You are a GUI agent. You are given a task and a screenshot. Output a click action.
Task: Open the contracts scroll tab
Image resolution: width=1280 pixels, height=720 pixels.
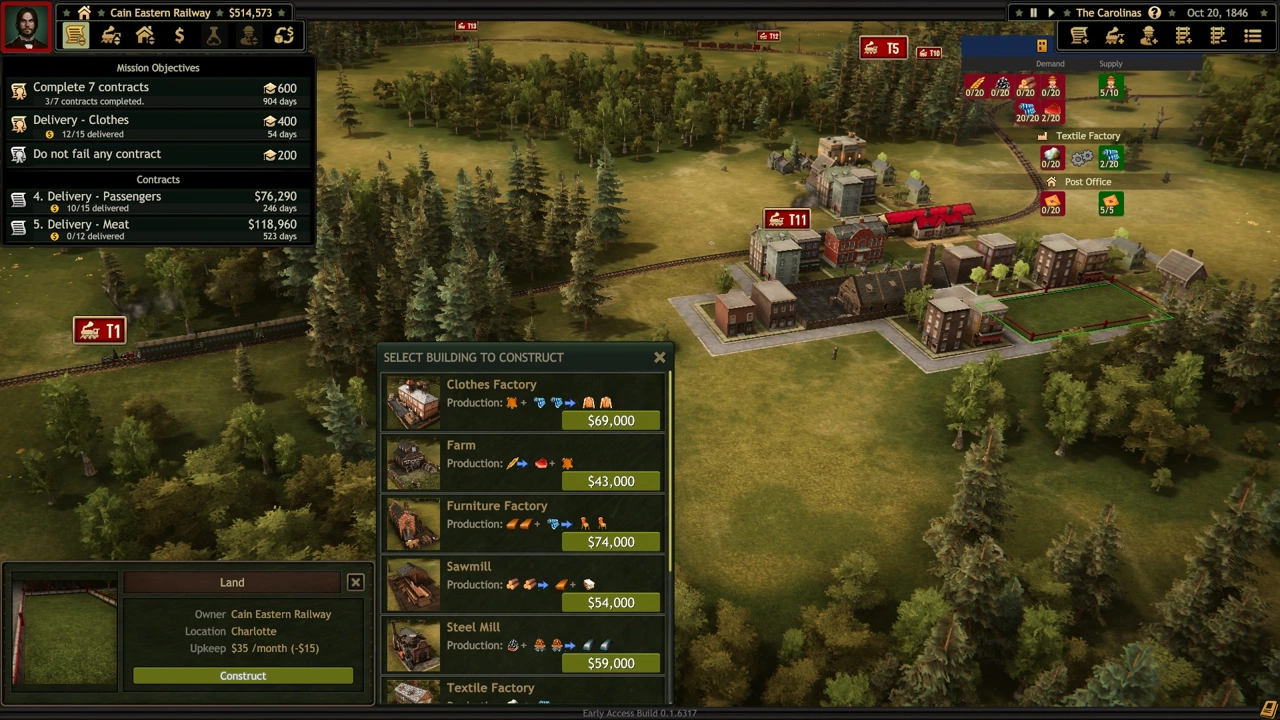coord(76,37)
